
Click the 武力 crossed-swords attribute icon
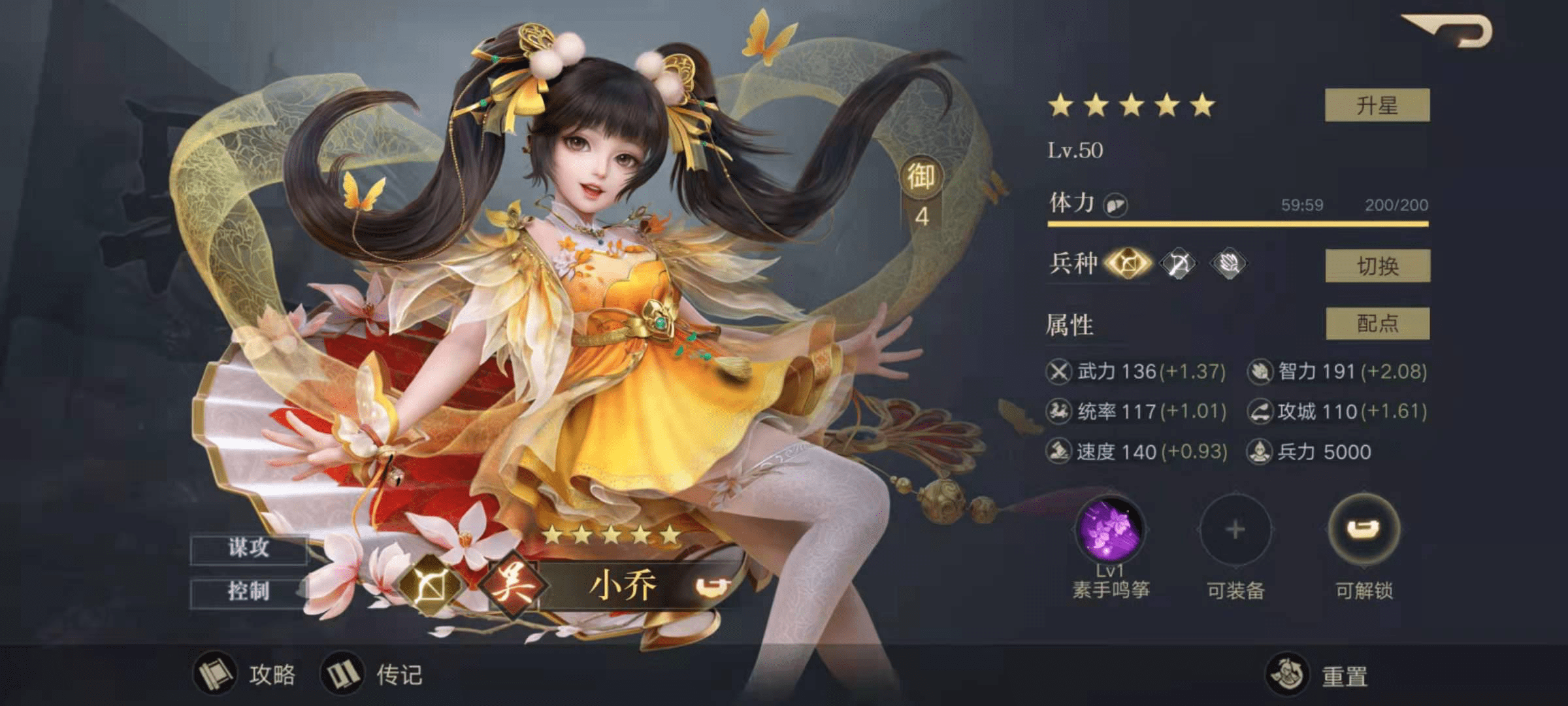(x=1058, y=371)
